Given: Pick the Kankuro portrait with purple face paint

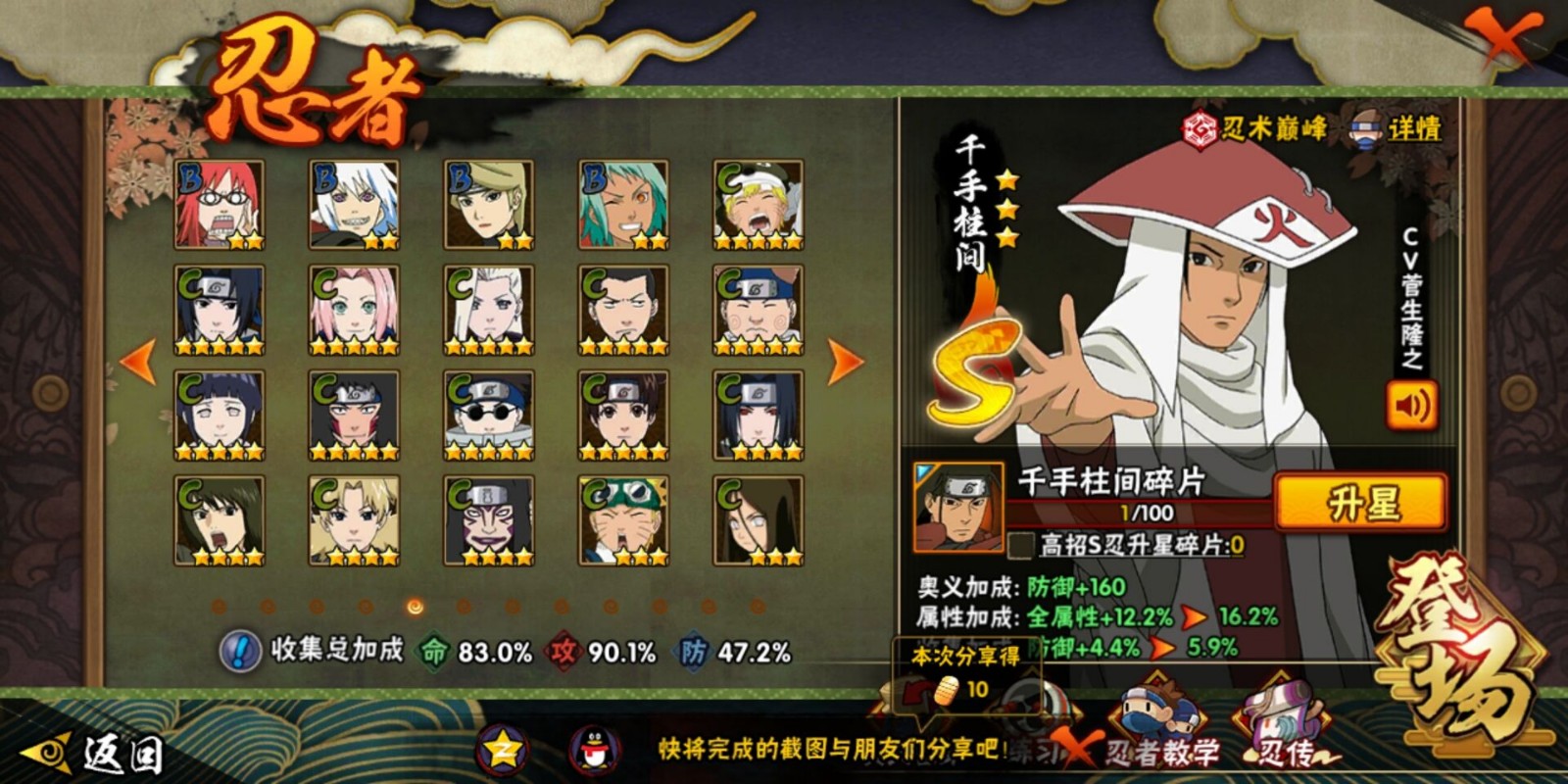Looking at the screenshot, I should coord(488,520).
